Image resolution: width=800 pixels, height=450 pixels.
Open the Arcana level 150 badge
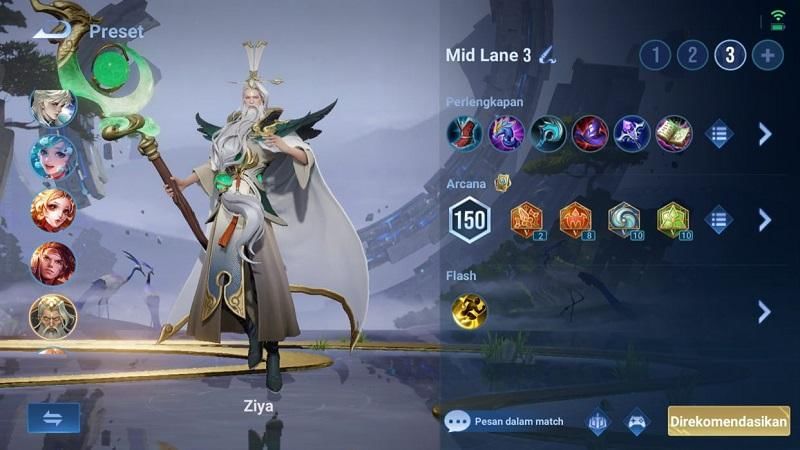[x=469, y=220]
